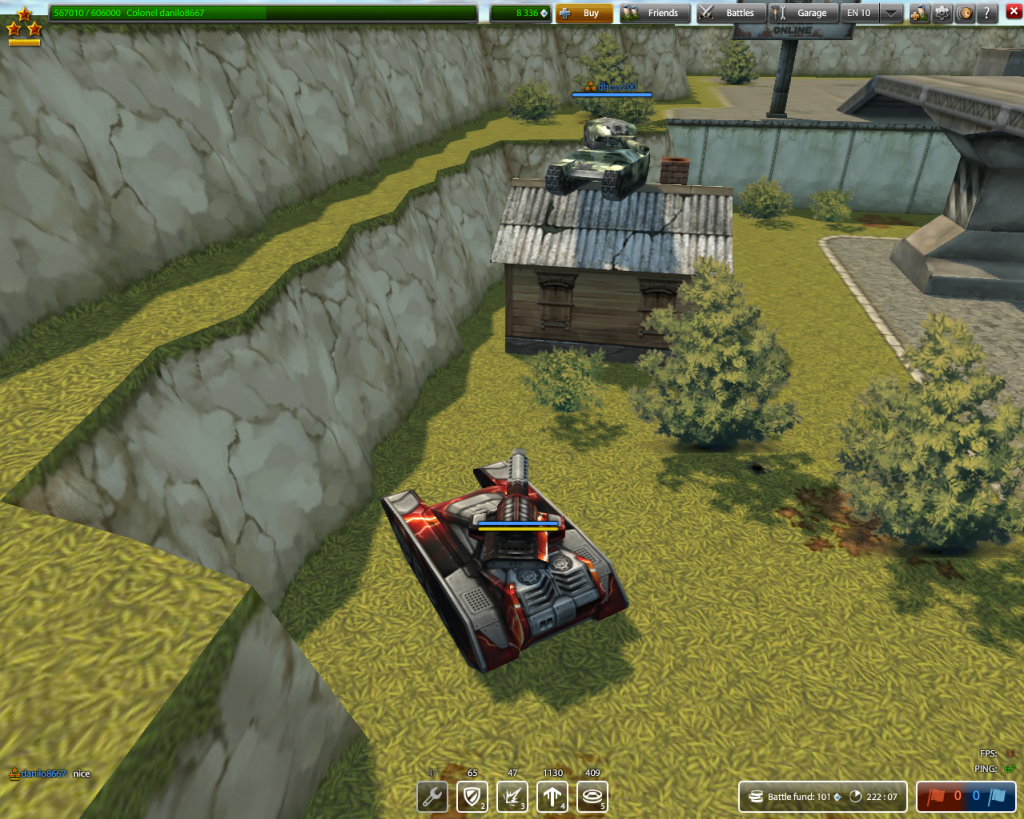The height and width of the screenshot is (819, 1024).
Task: Open the Settings gear icon
Action: coord(942,13)
